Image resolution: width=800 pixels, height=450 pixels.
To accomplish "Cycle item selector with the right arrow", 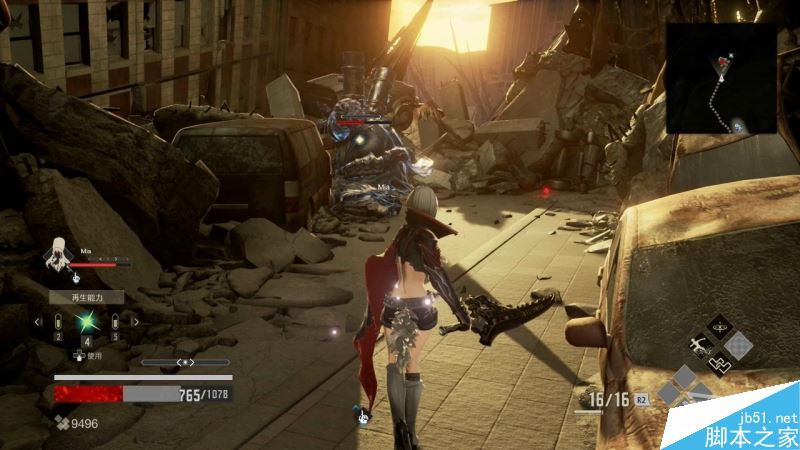I will (x=135, y=322).
